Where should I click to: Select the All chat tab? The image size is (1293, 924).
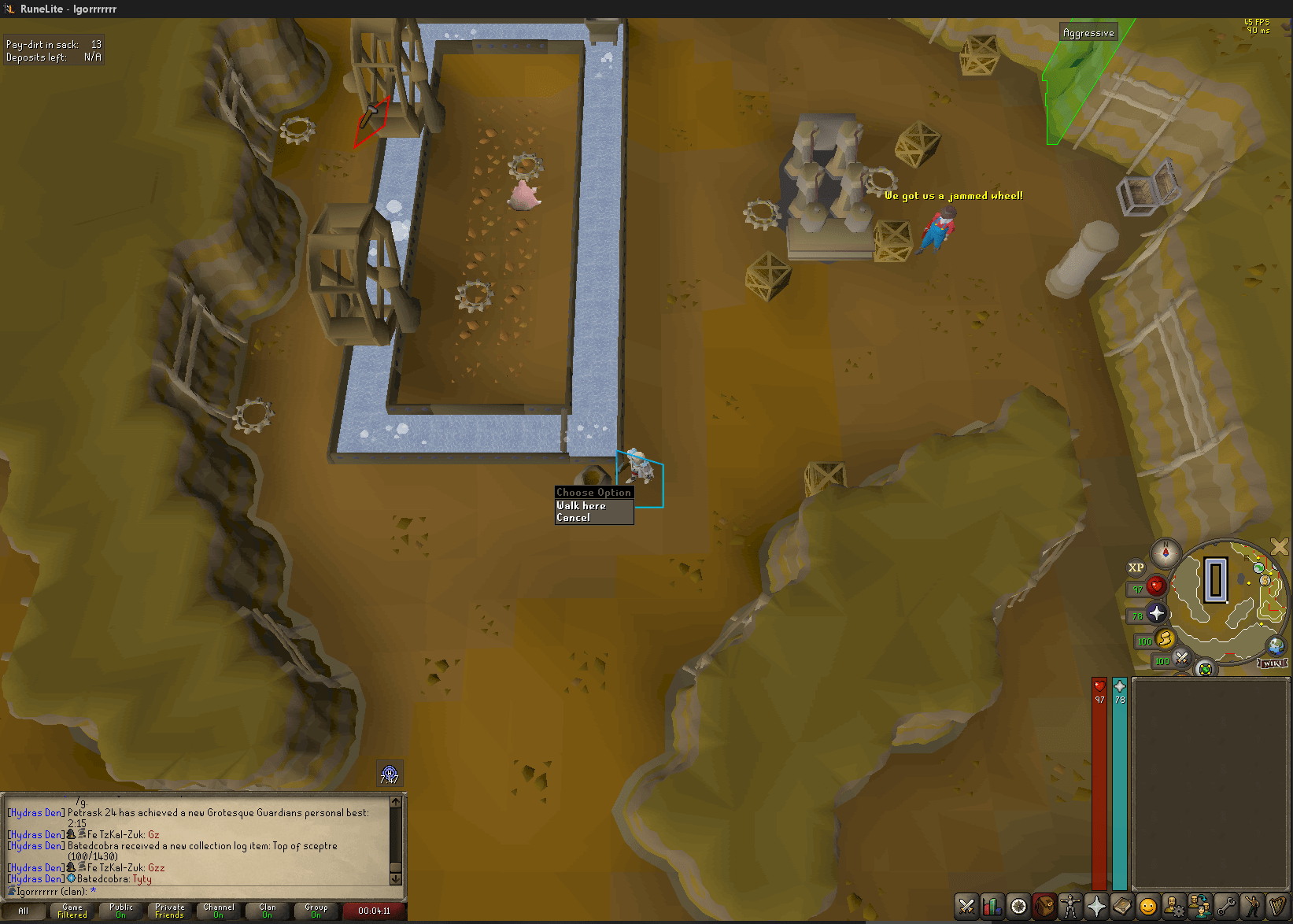24,911
